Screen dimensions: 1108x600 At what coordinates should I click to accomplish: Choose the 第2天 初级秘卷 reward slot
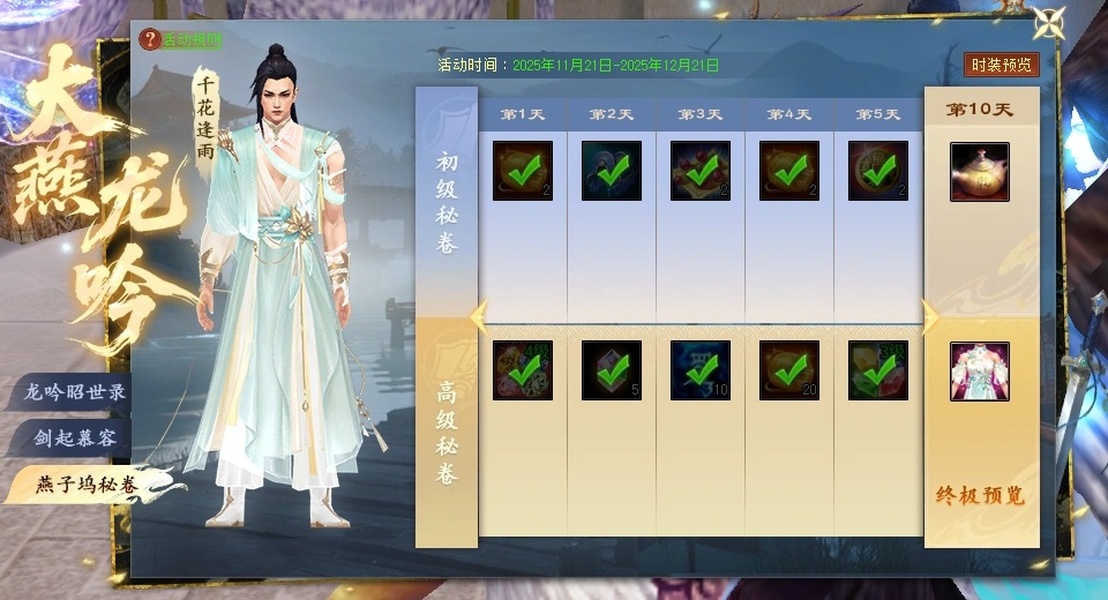(611, 171)
